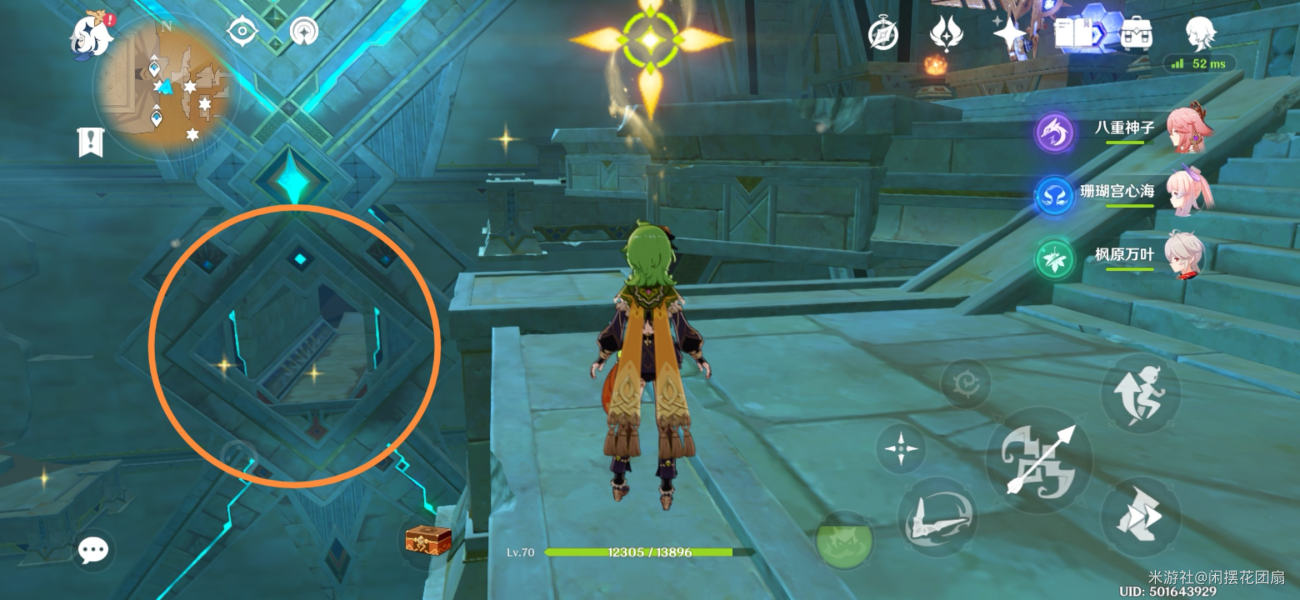The width and height of the screenshot is (1300, 600).
Task: Open the chat speech bubble
Action: point(94,549)
